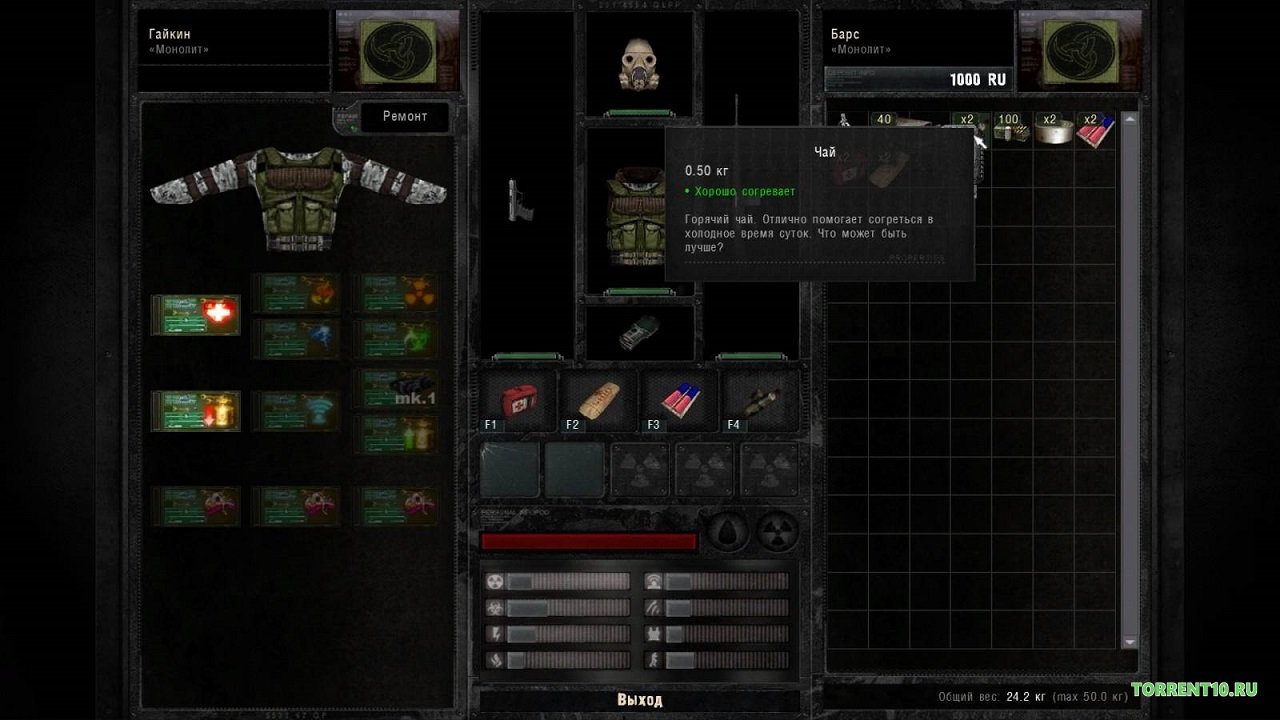Image resolution: width=1280 pixels, height=720 pixels.
Task: Choose the weight-reduction upgrade with red arrow
Action: point(196,410)
